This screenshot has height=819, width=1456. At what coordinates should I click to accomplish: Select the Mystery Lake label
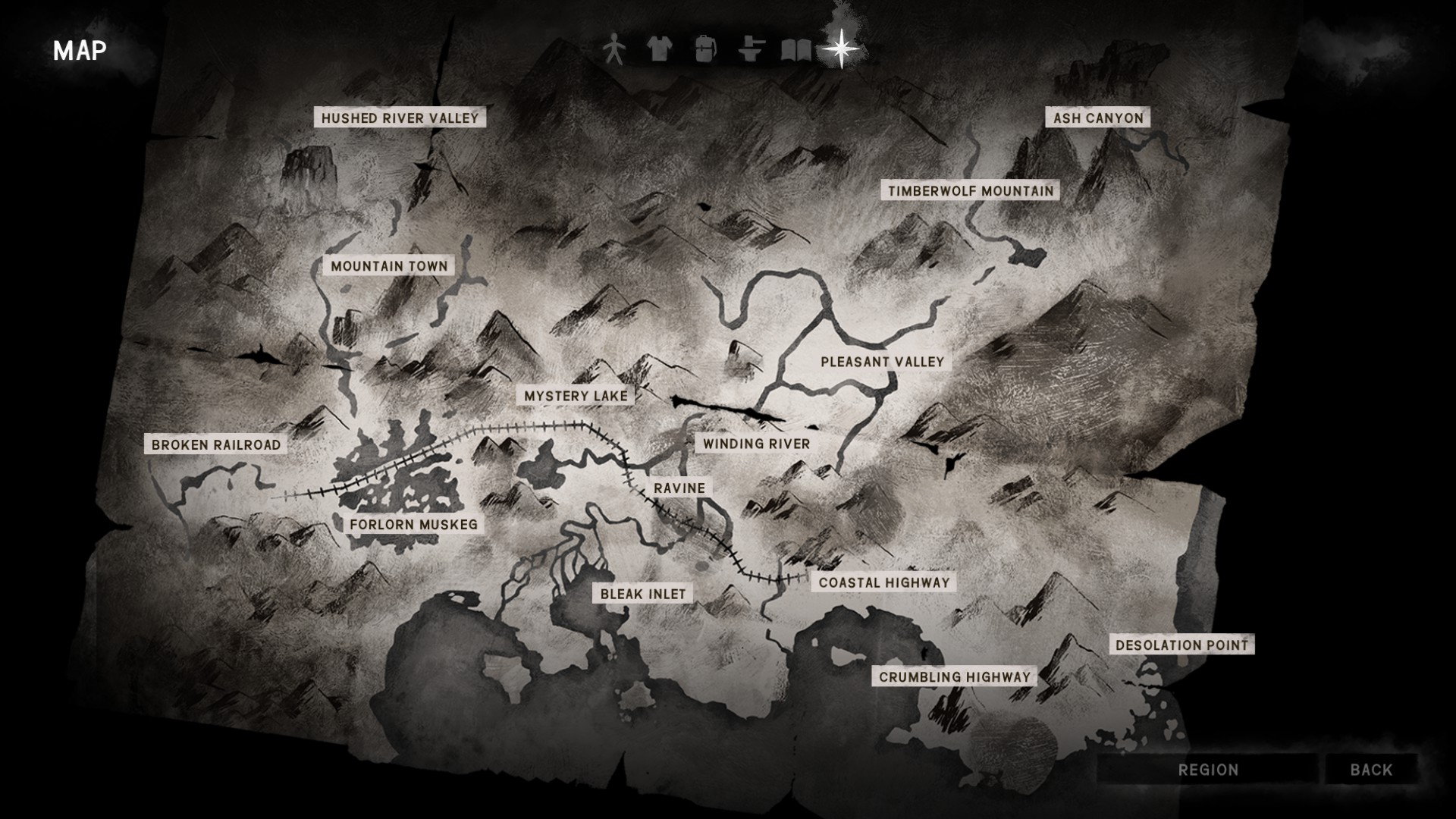point(576,395)
